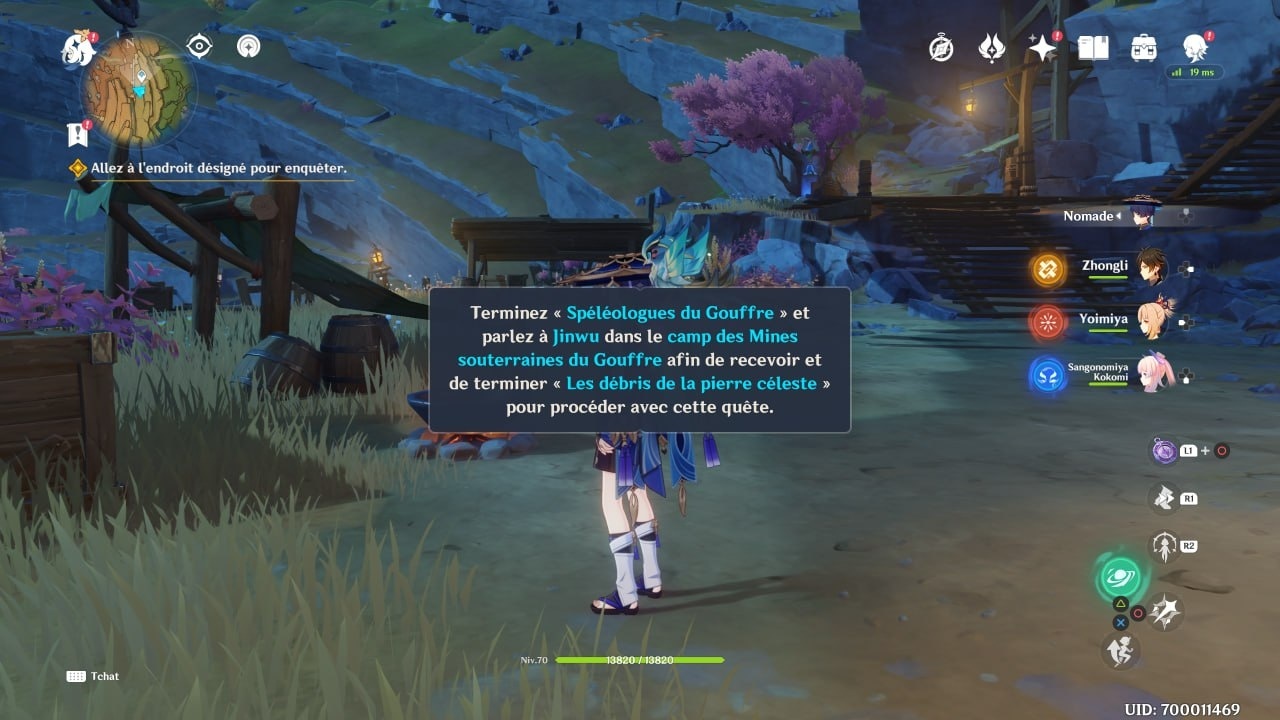The image size is (1280, 720).
Task: Open the Wish star icon
Action: 1042,47
